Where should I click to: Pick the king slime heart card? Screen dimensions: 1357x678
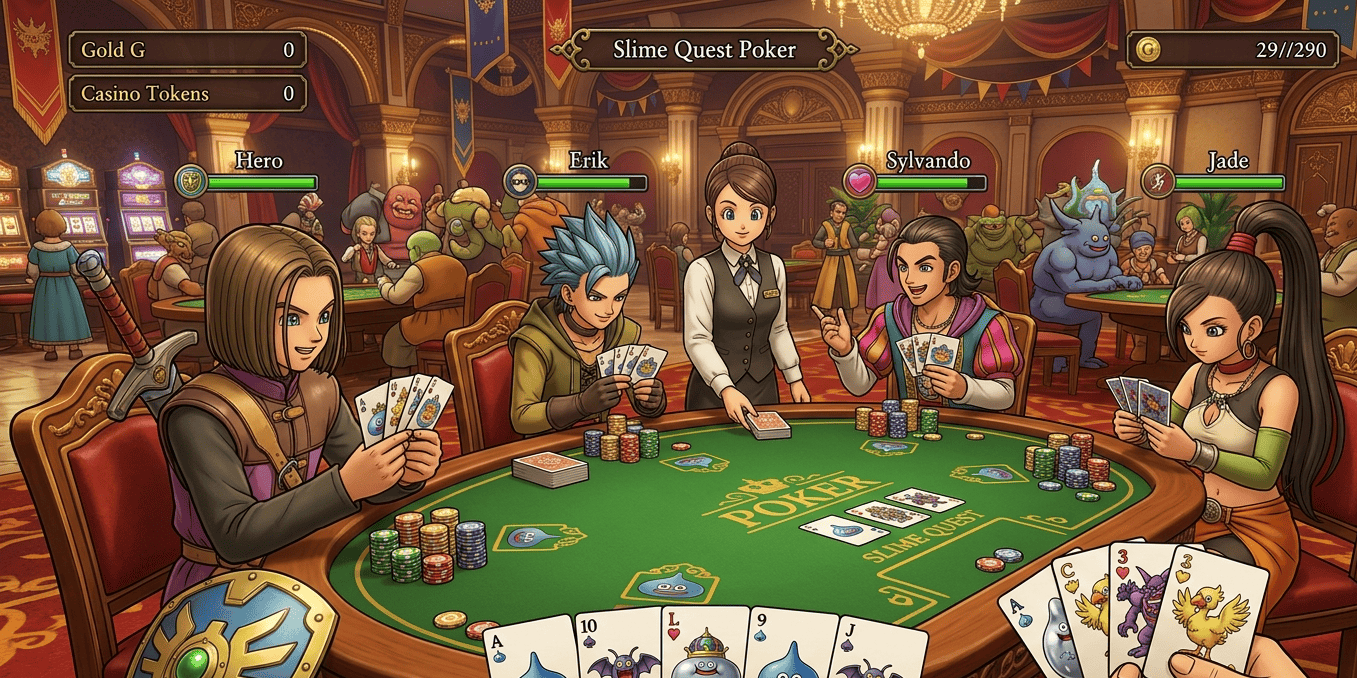[704, 644]
